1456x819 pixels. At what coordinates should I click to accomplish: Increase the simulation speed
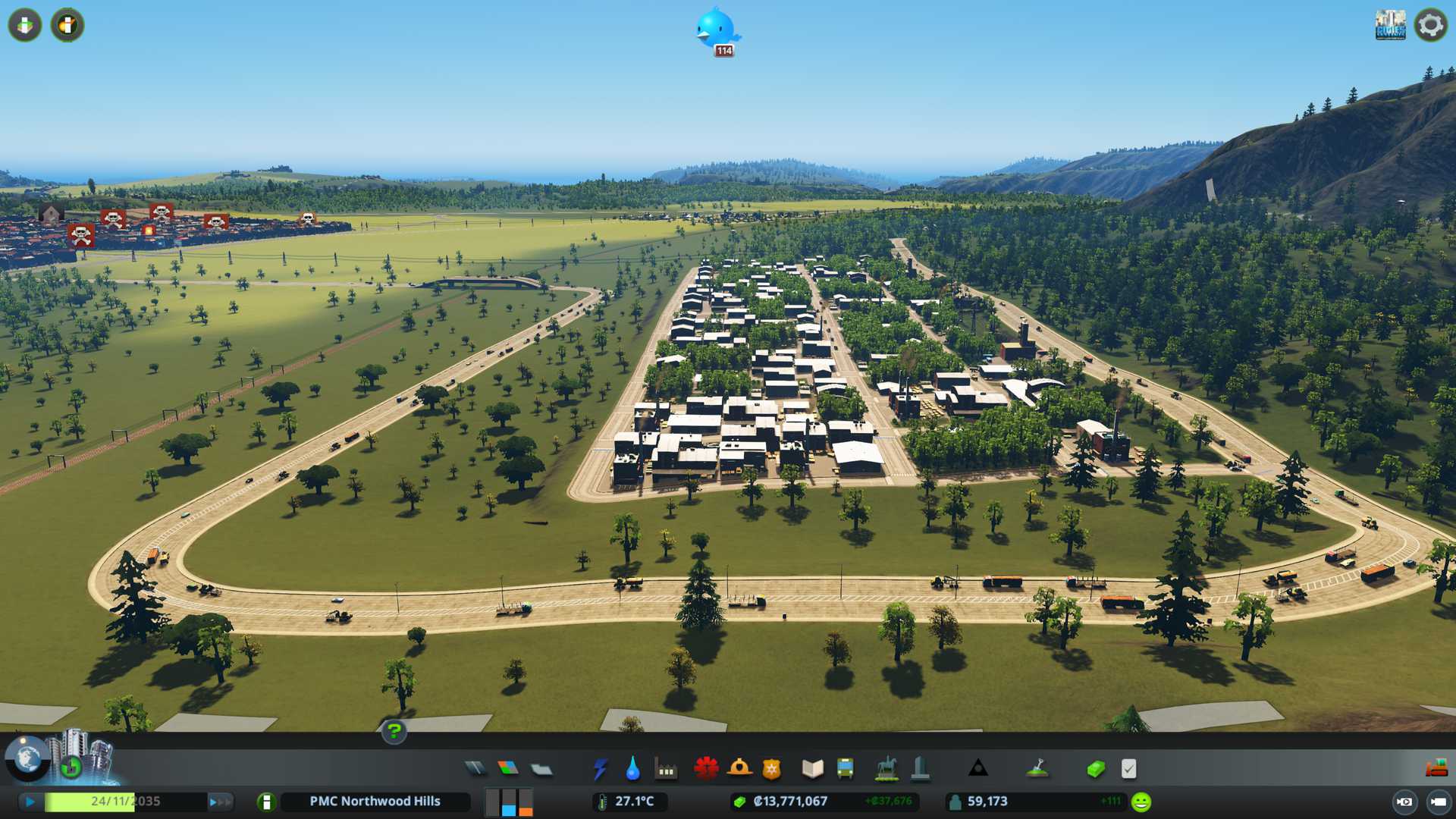[220, 802]
